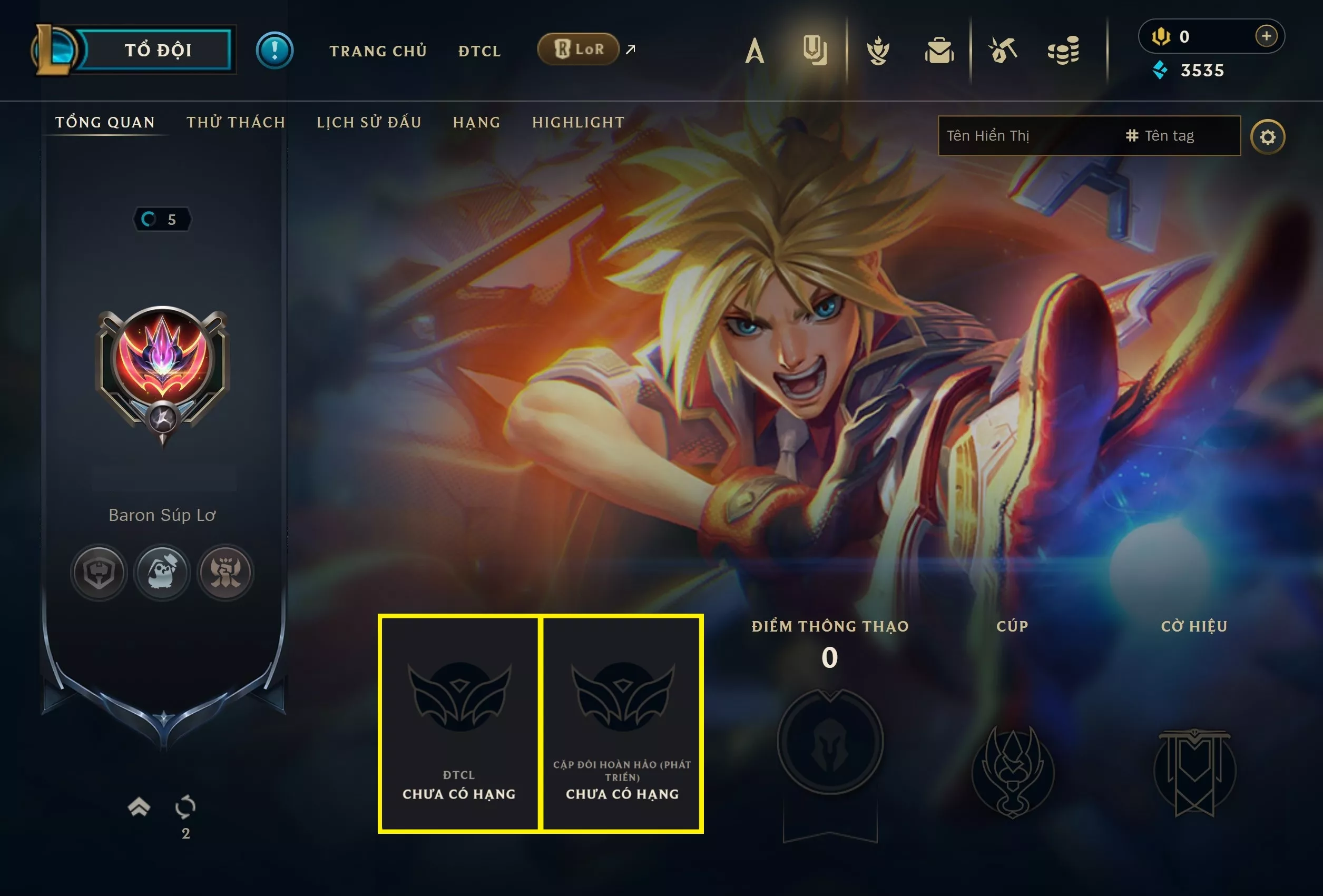Screen dimensions: 1323x896
Task: Click the Tên Hiển Thị search field
Action: pos(1025,135)
